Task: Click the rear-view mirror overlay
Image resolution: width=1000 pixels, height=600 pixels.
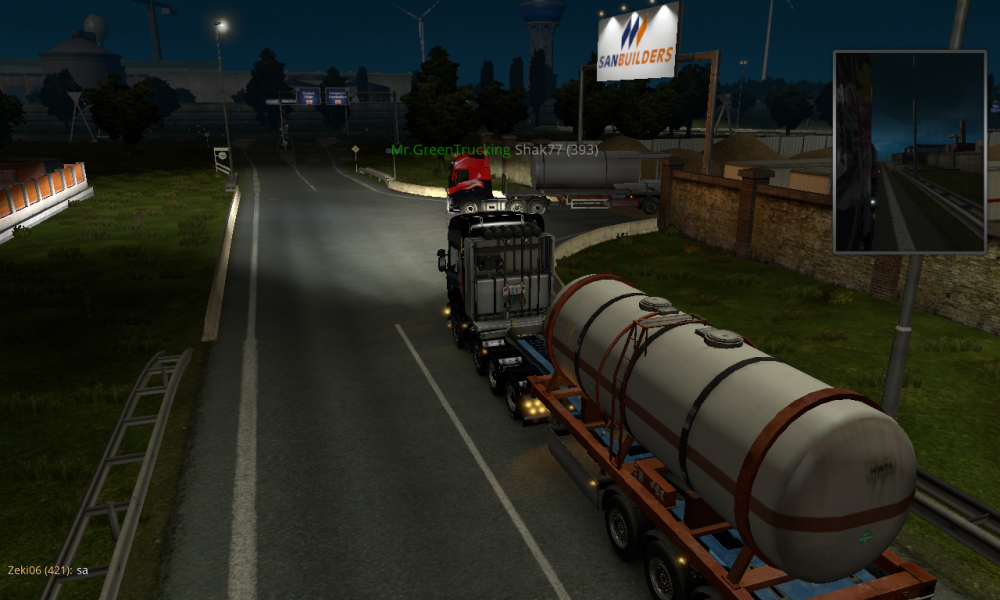Action: [909, 151]
